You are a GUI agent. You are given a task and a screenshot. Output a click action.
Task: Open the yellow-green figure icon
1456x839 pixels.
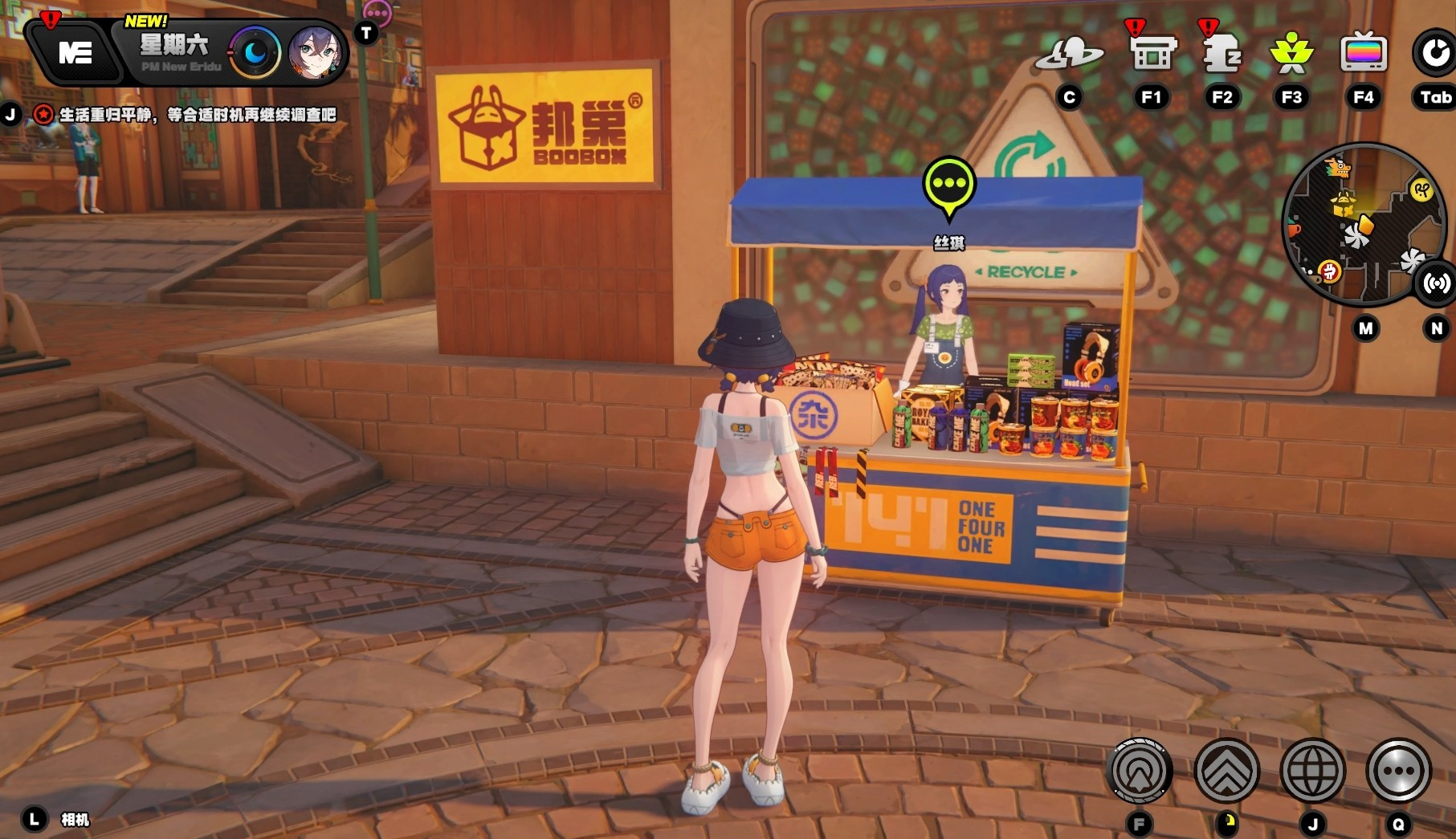coord(1291,54)
